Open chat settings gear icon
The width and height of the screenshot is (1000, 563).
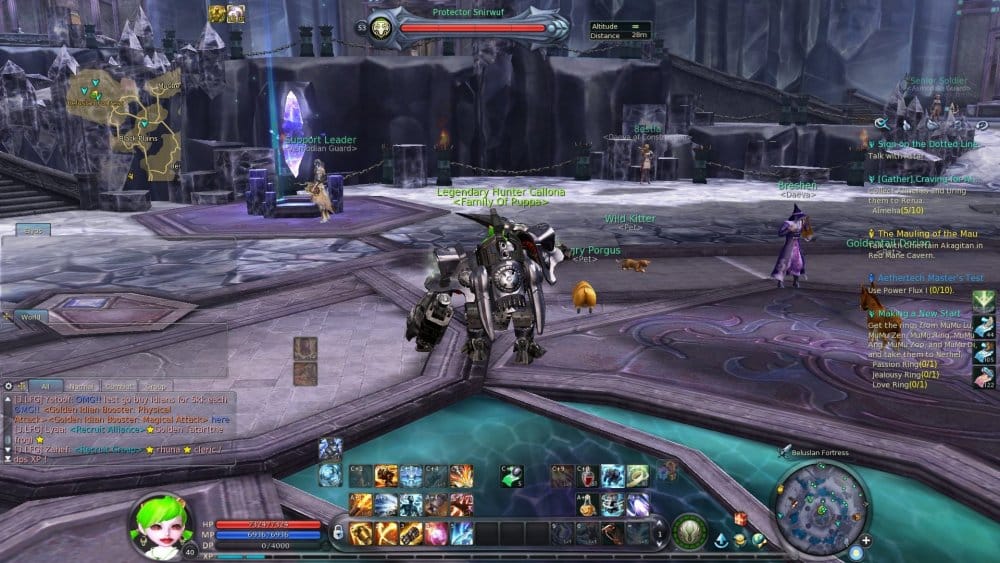tap(8, 385)
